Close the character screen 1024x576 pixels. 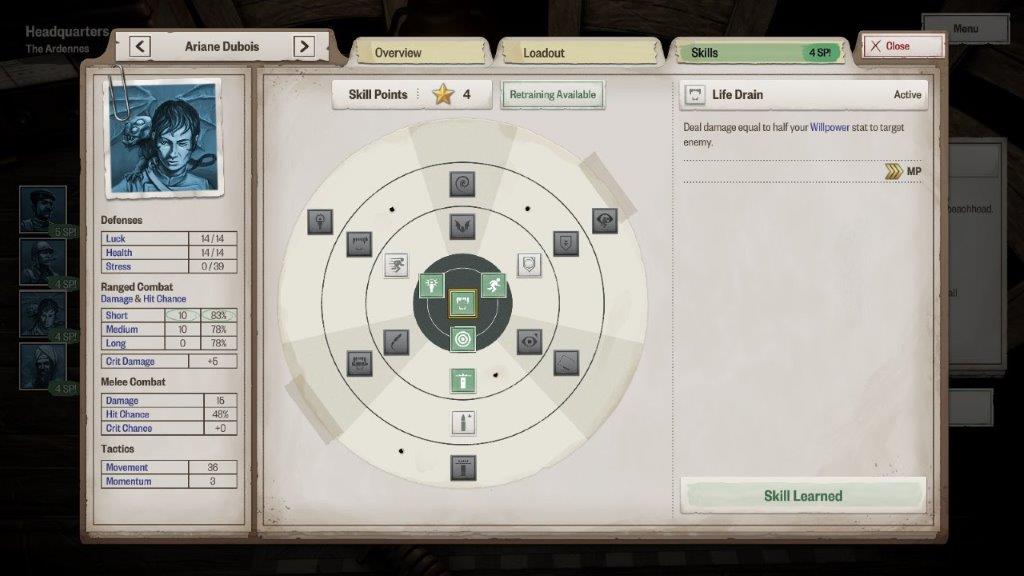point(903,46)
